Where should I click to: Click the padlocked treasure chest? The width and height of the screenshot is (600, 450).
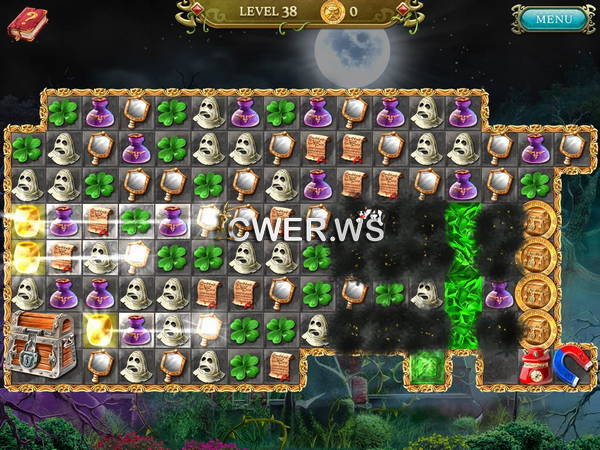pyautogui.click(x=43, y=343)
